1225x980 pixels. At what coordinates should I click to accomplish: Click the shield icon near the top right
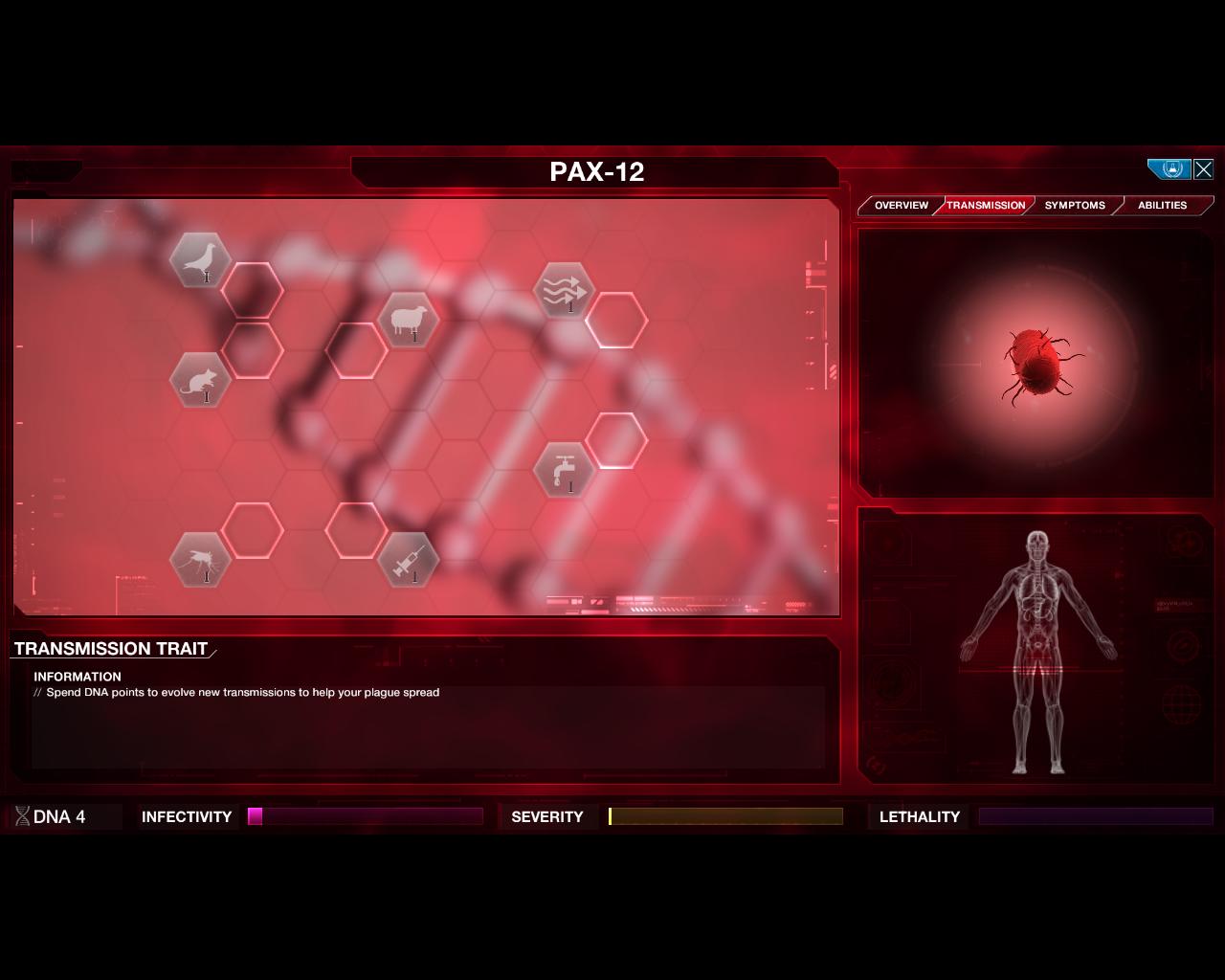(x=1169, y=168)
